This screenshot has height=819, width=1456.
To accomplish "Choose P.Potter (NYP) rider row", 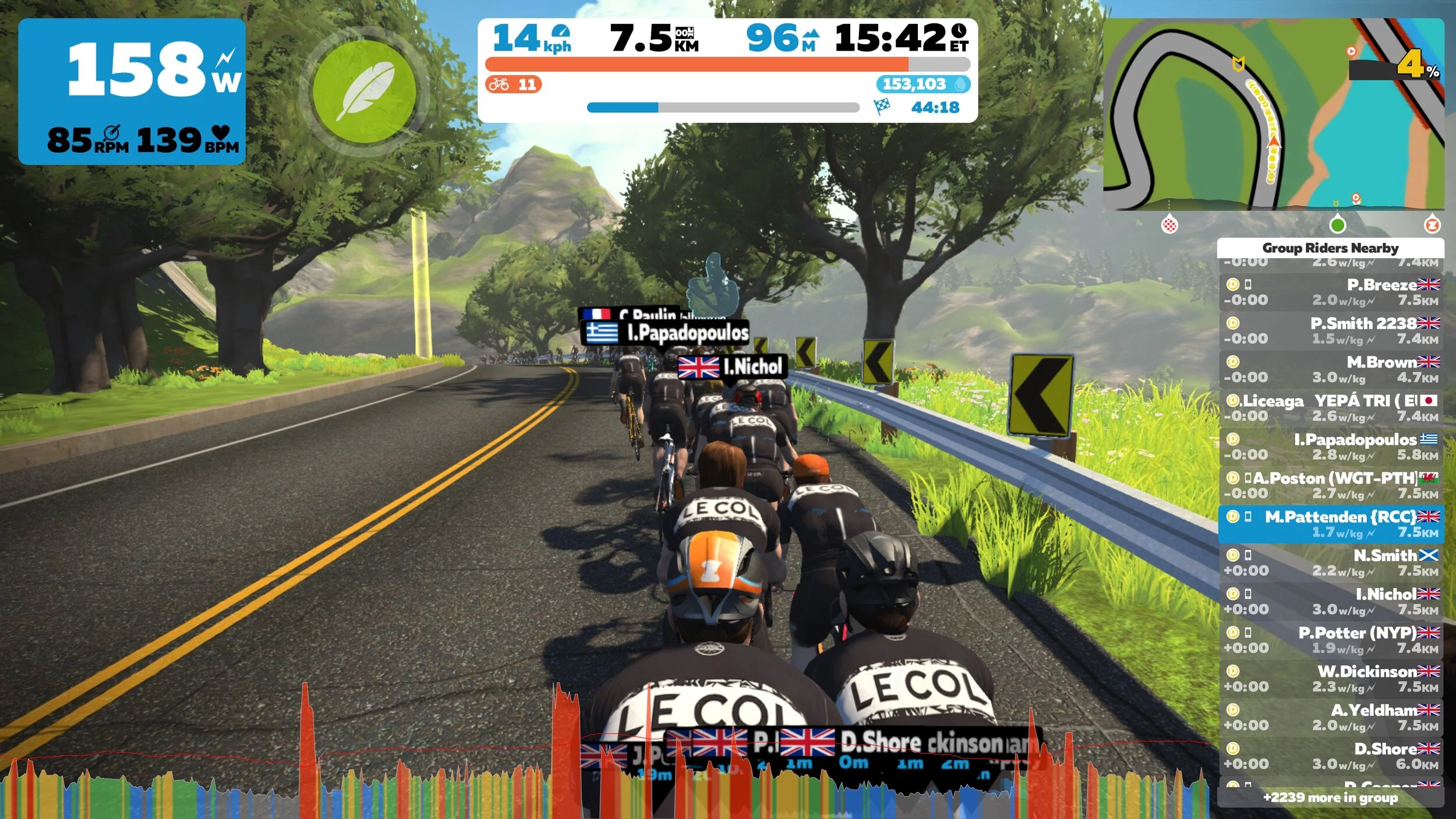I will (x=1330, y=640).
